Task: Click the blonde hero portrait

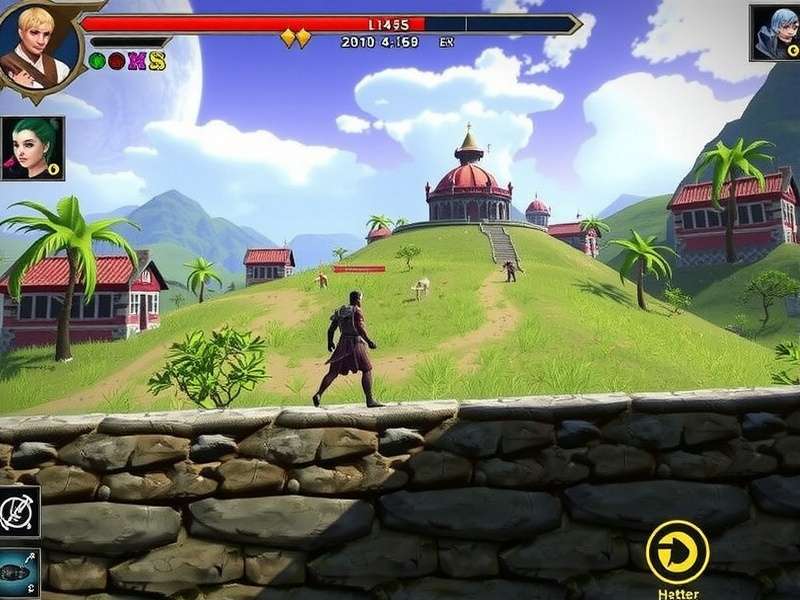Action: pyautogui.click(x=35, y=42)
